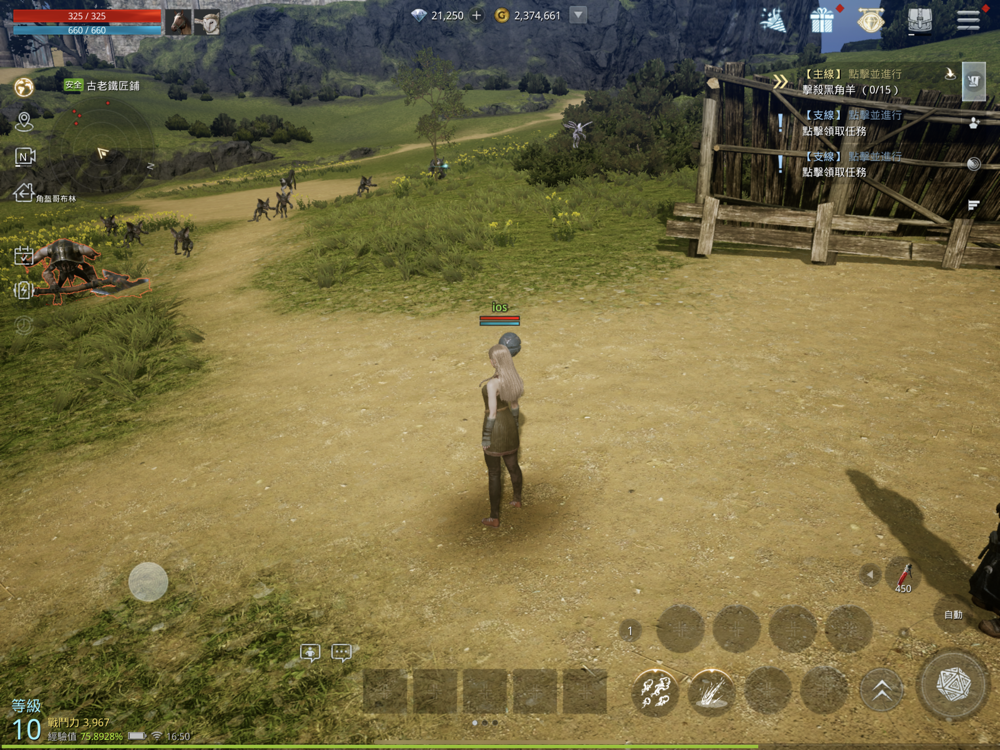Expand the currency dropdown arrow

point(577,15)
